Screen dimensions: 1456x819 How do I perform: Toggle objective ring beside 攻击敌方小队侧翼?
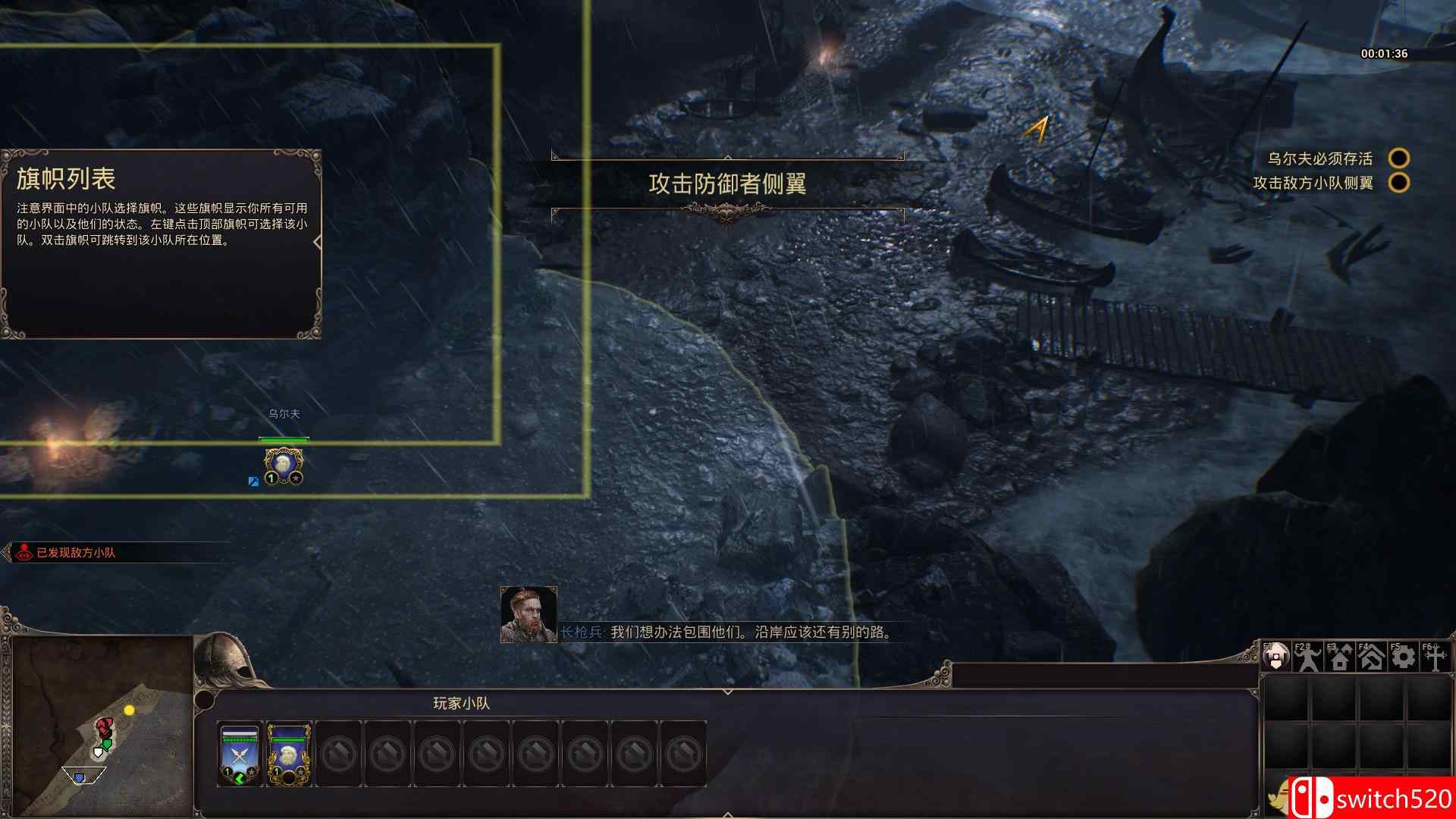[1400, 182]
